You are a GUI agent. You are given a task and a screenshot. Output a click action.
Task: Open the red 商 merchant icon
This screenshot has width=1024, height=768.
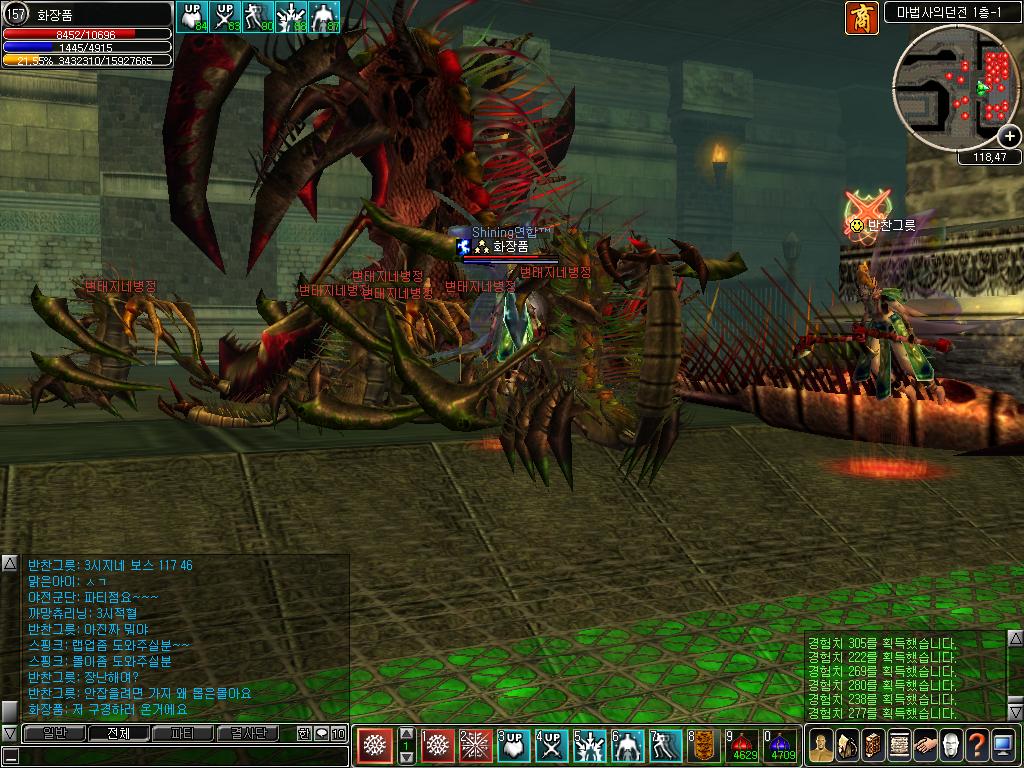861,18
